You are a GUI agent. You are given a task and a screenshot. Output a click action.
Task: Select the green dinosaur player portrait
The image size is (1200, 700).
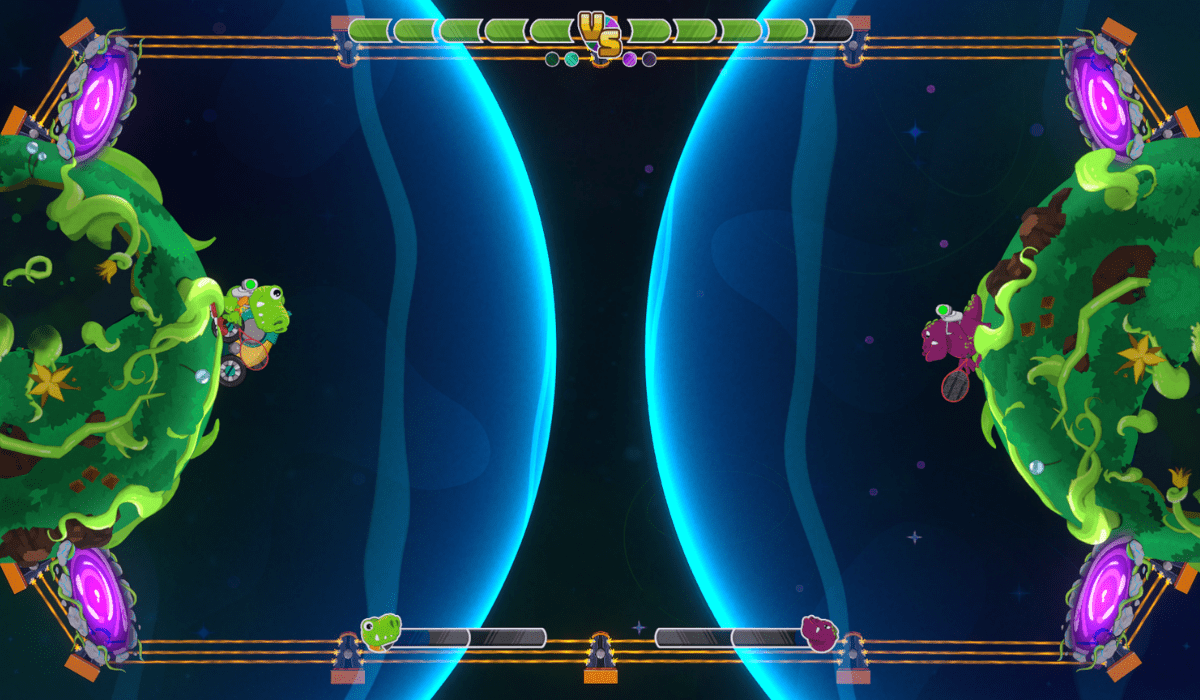point(381,632)
